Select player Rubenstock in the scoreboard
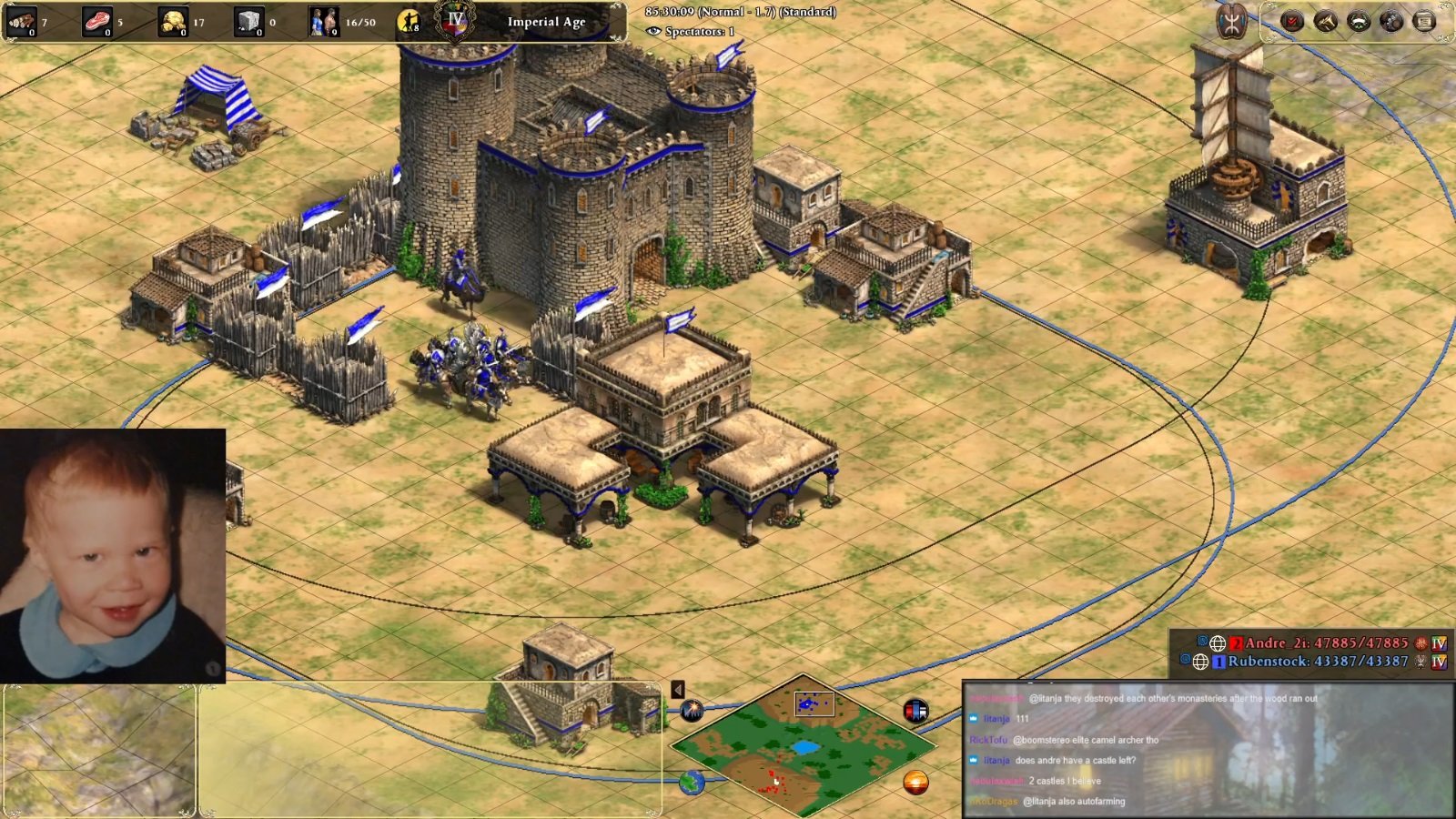The width and height of the screenshot is (1456, 819). 1317,662
